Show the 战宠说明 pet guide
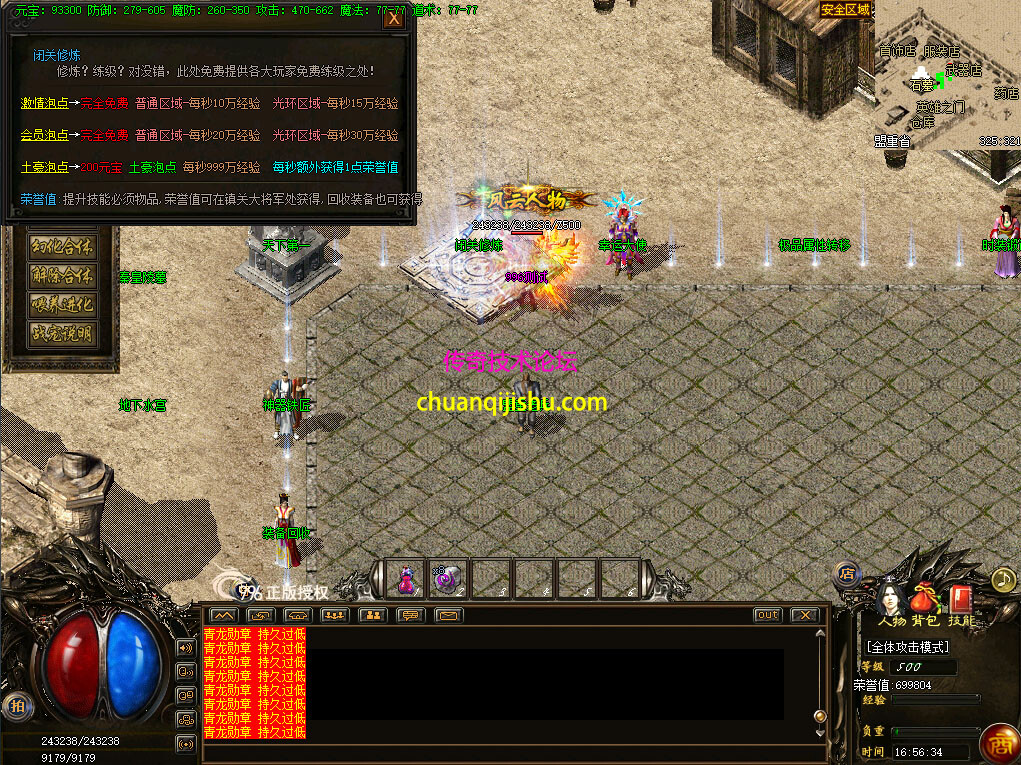 click(x=62, y=333)
